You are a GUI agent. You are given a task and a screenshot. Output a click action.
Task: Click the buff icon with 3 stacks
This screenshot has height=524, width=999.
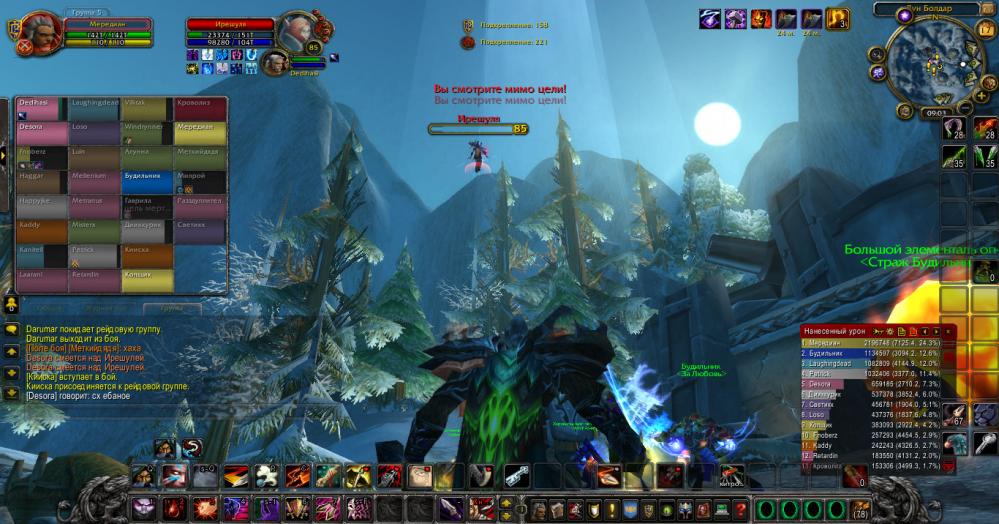point(837,19)
